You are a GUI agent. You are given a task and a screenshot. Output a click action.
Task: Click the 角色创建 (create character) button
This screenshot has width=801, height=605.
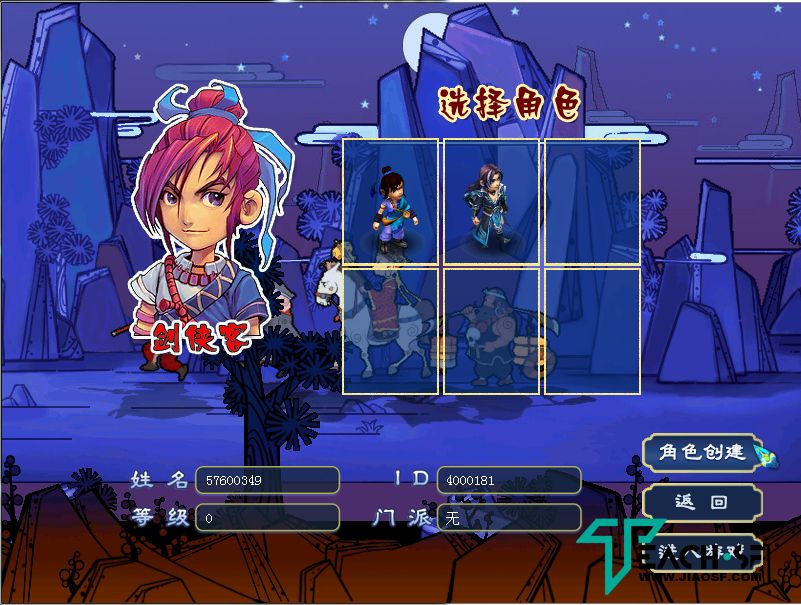pyautogui.click(x=702, y=452)
